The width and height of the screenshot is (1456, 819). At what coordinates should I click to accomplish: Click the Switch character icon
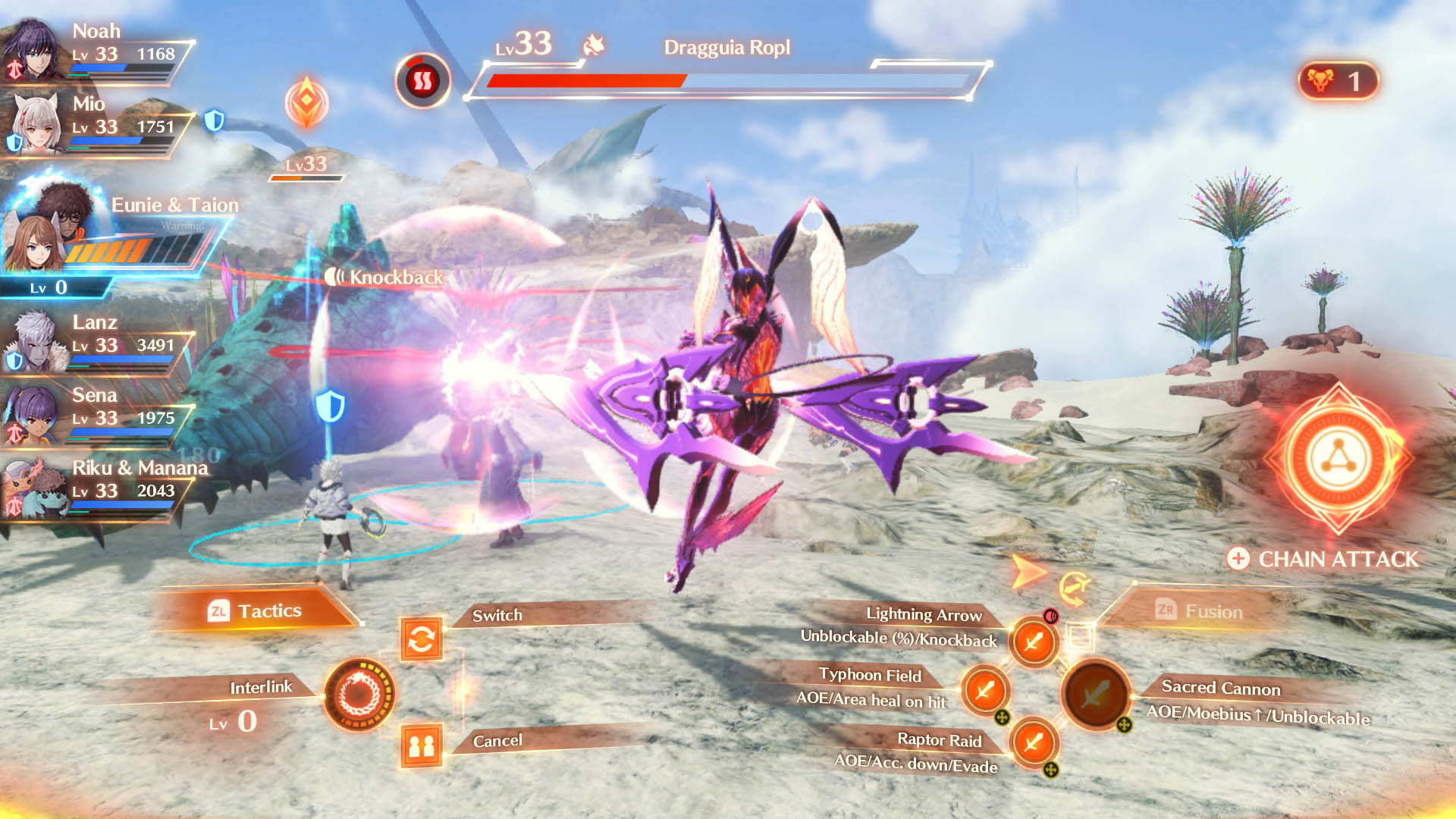click(422, 639)
